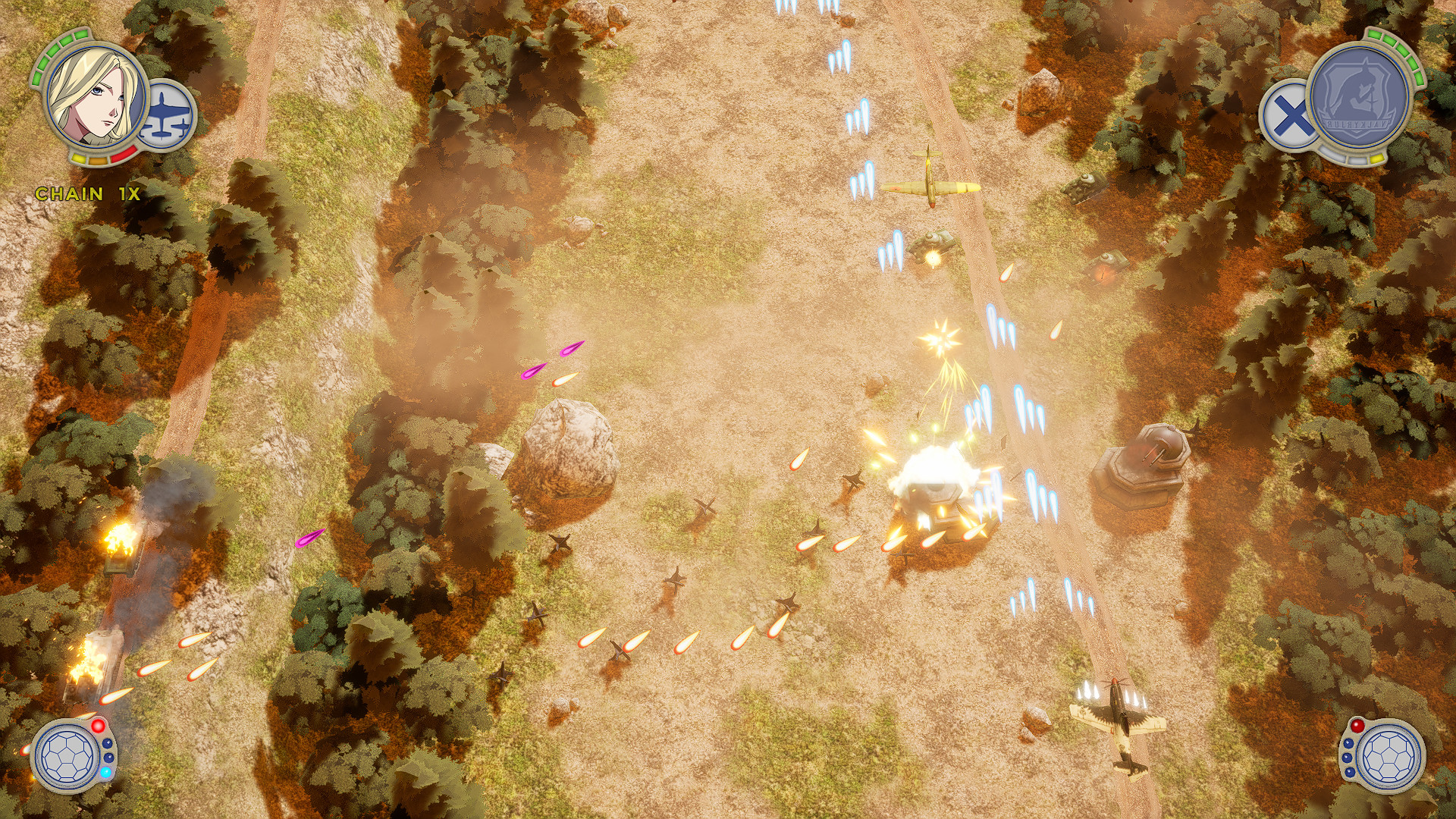This screenshot has width=1456, height=819.
Task: Toggle the red indicator light bottom-right
Action: click(1357, 726)
